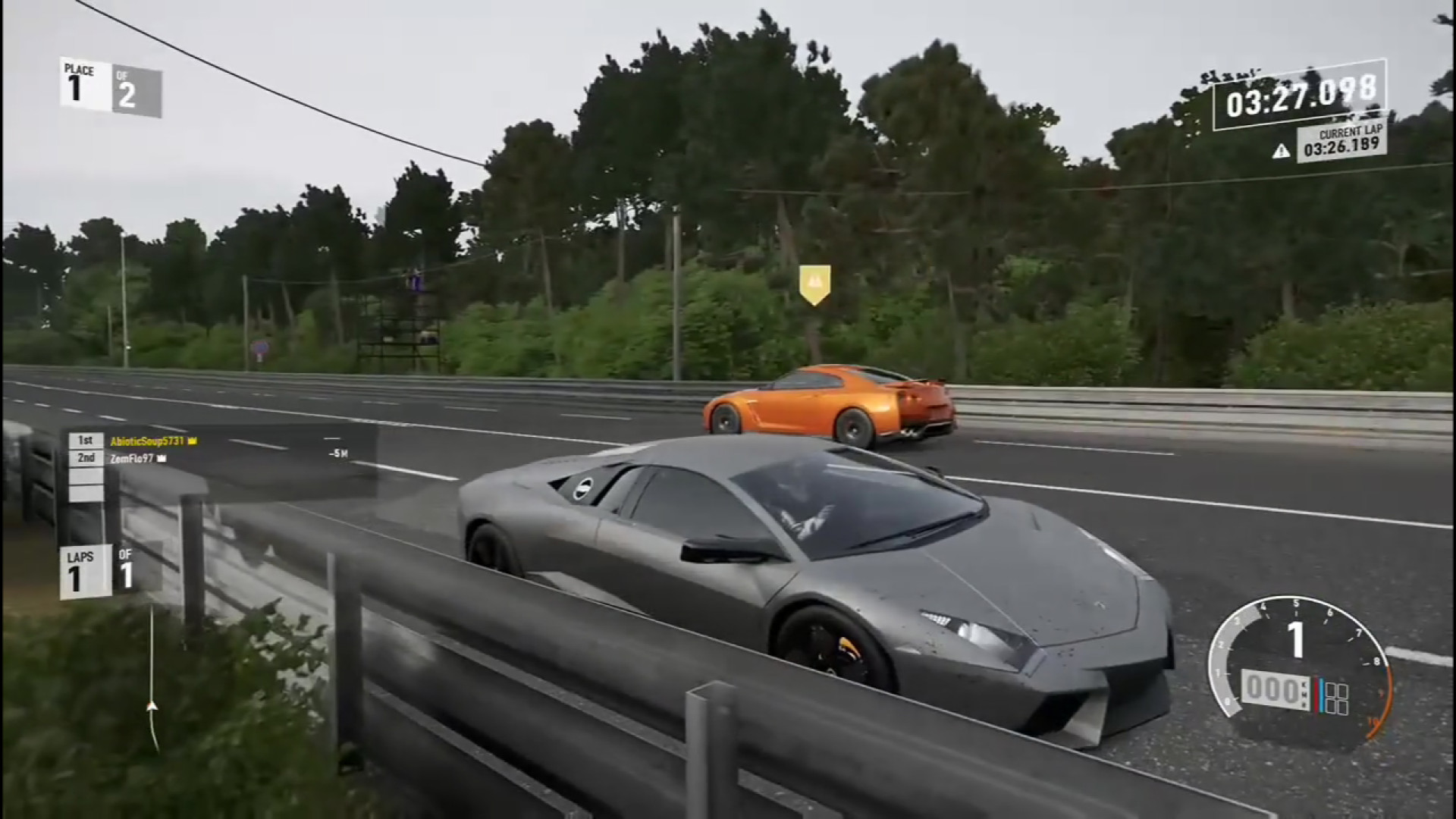The image size is (1456, 819).
Task: Click the yellow opponent marker above orange car
Action: [814, 284]
